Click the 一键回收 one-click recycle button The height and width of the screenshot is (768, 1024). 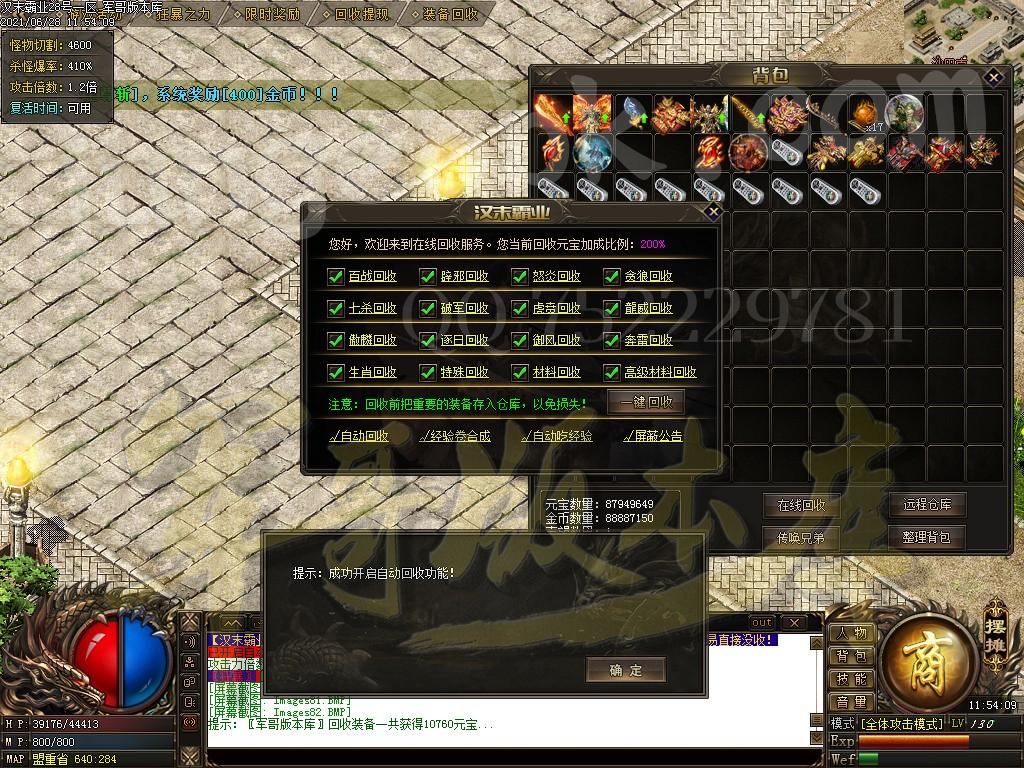[646, 402]
